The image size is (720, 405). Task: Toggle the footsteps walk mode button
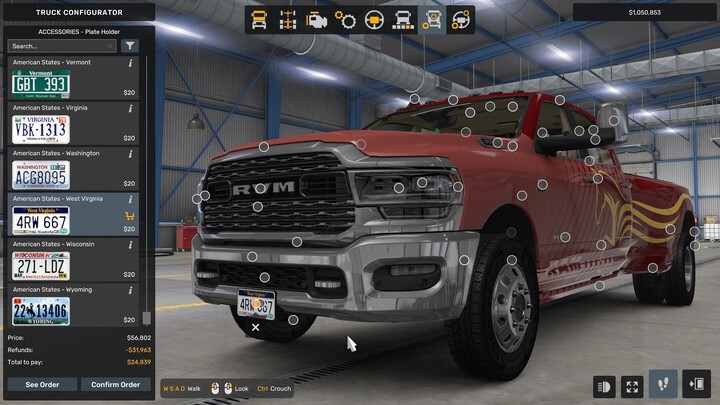coord(662,385)
